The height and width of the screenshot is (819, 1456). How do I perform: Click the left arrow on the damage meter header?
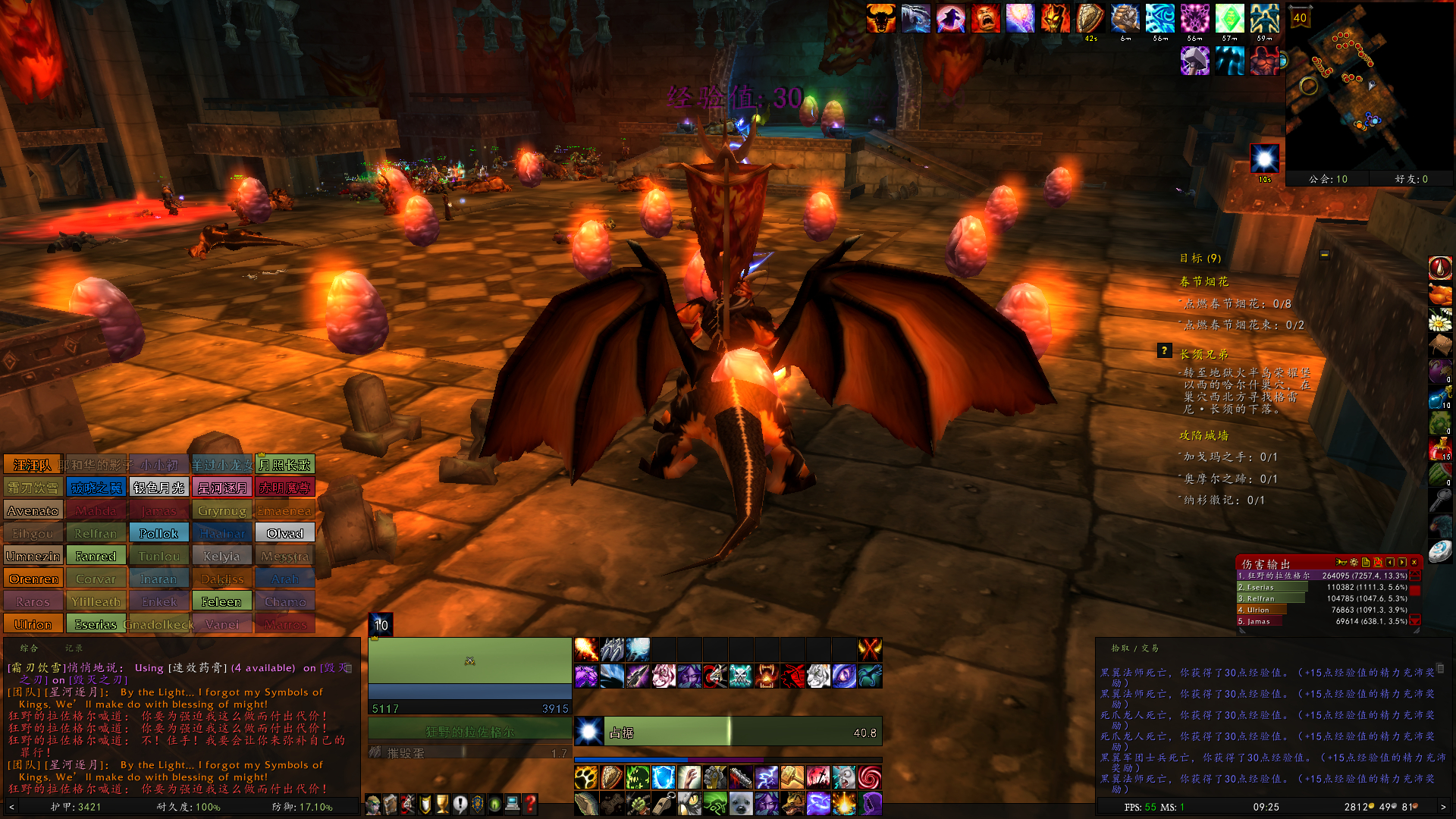coord(1391,562)
